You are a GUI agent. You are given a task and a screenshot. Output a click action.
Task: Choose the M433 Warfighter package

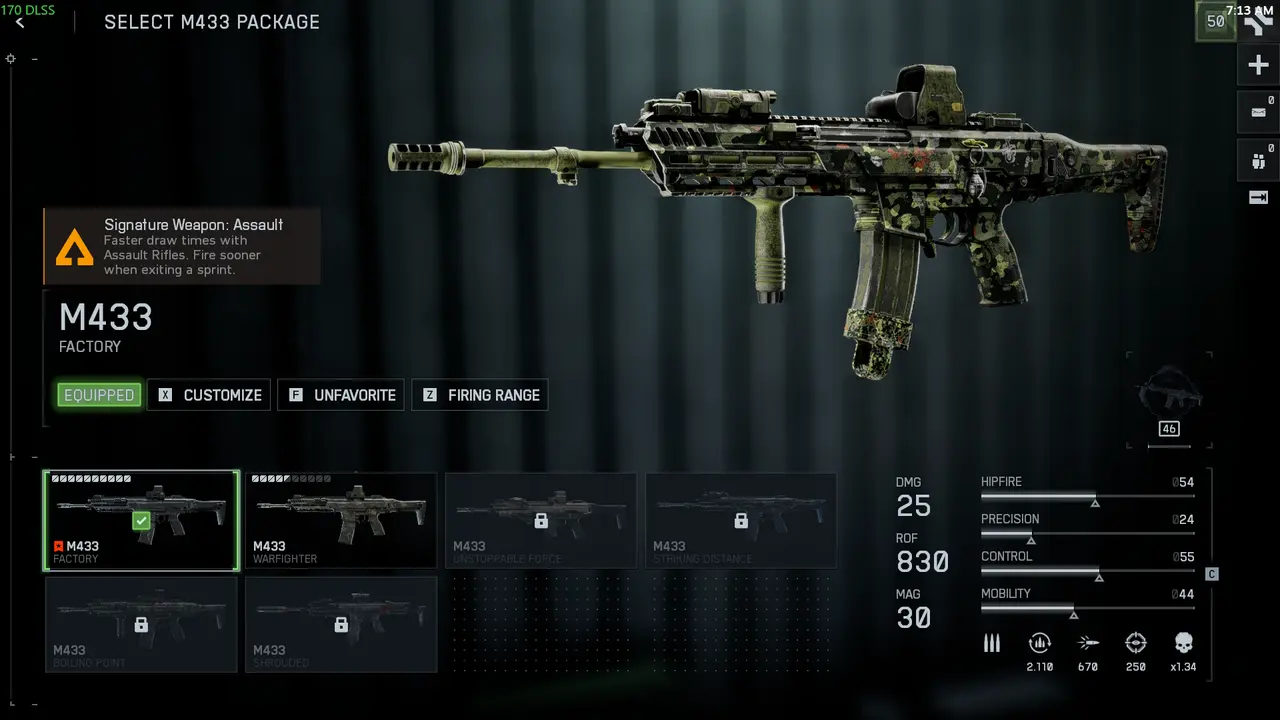(x=341, y=520)
